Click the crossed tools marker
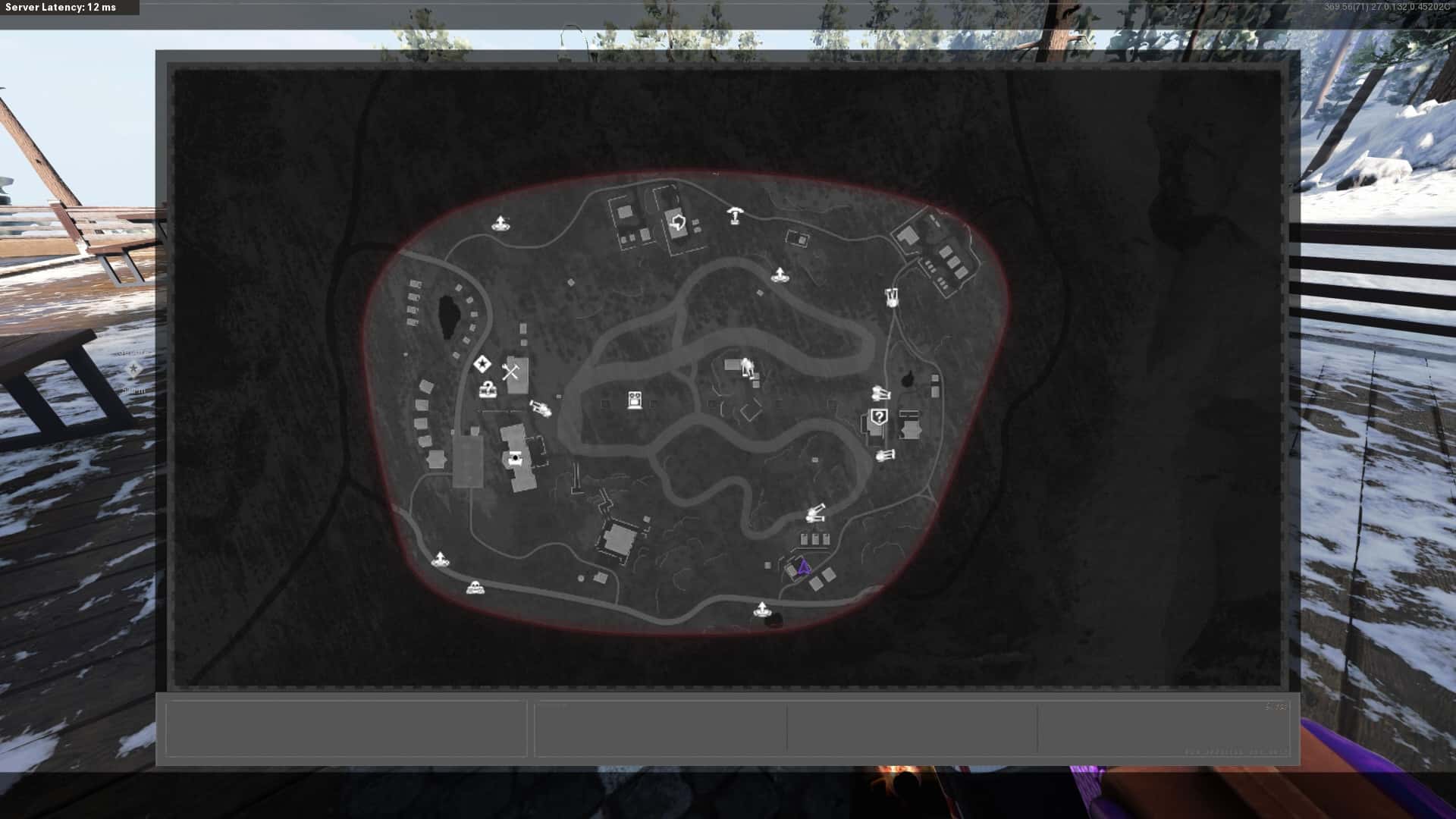This screenshot has height=819, width=1456. [x=510, y=372]
